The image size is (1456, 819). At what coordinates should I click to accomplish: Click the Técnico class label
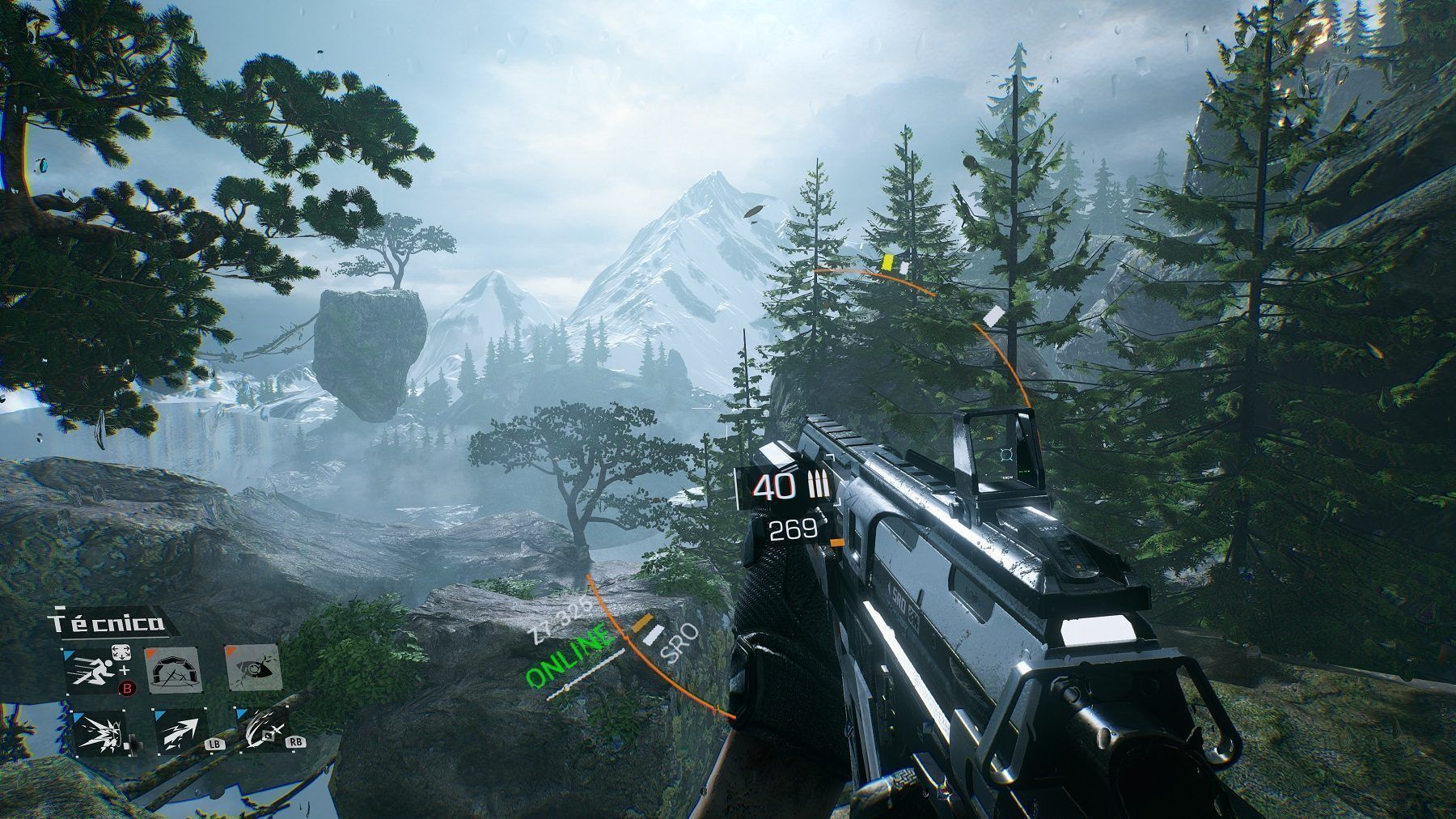(107, 623)
